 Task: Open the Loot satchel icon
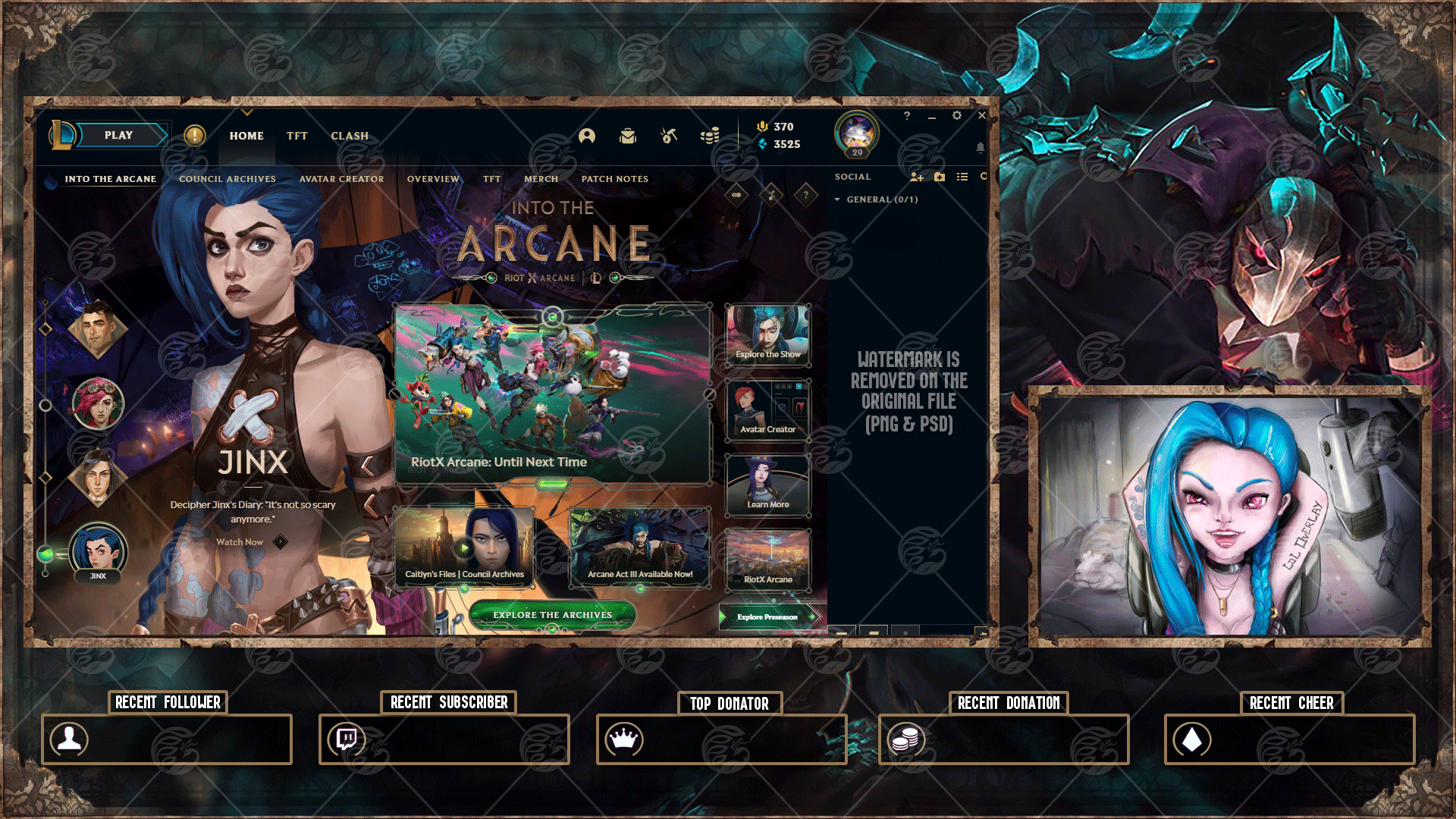tap(626, 136)
